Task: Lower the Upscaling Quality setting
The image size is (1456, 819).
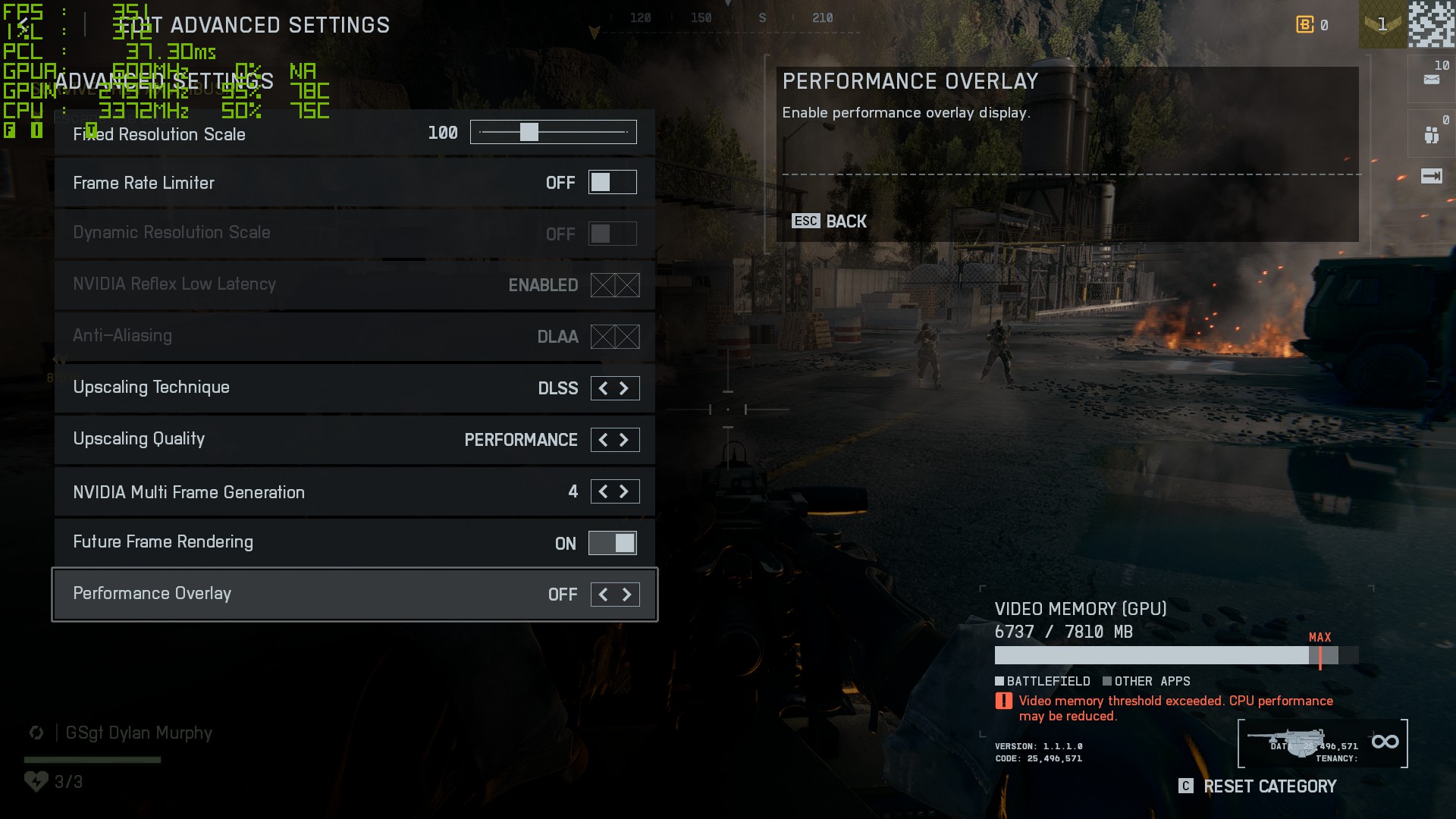Action: tap(603, 440)
